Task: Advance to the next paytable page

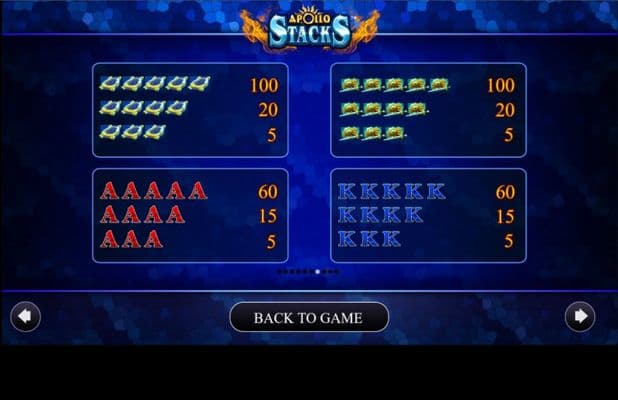Action: click(579, 317)
